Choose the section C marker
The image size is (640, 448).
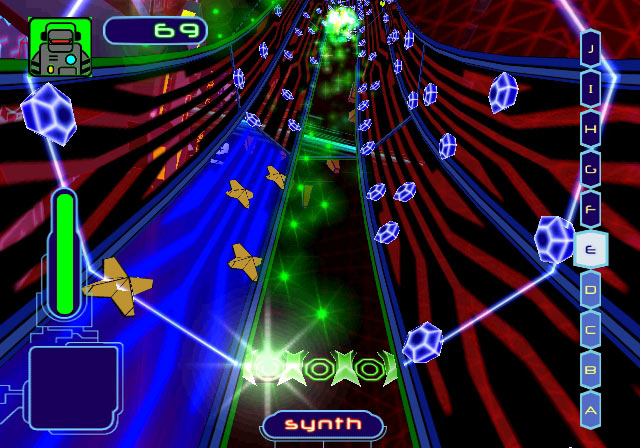click(x=591, y=330)
